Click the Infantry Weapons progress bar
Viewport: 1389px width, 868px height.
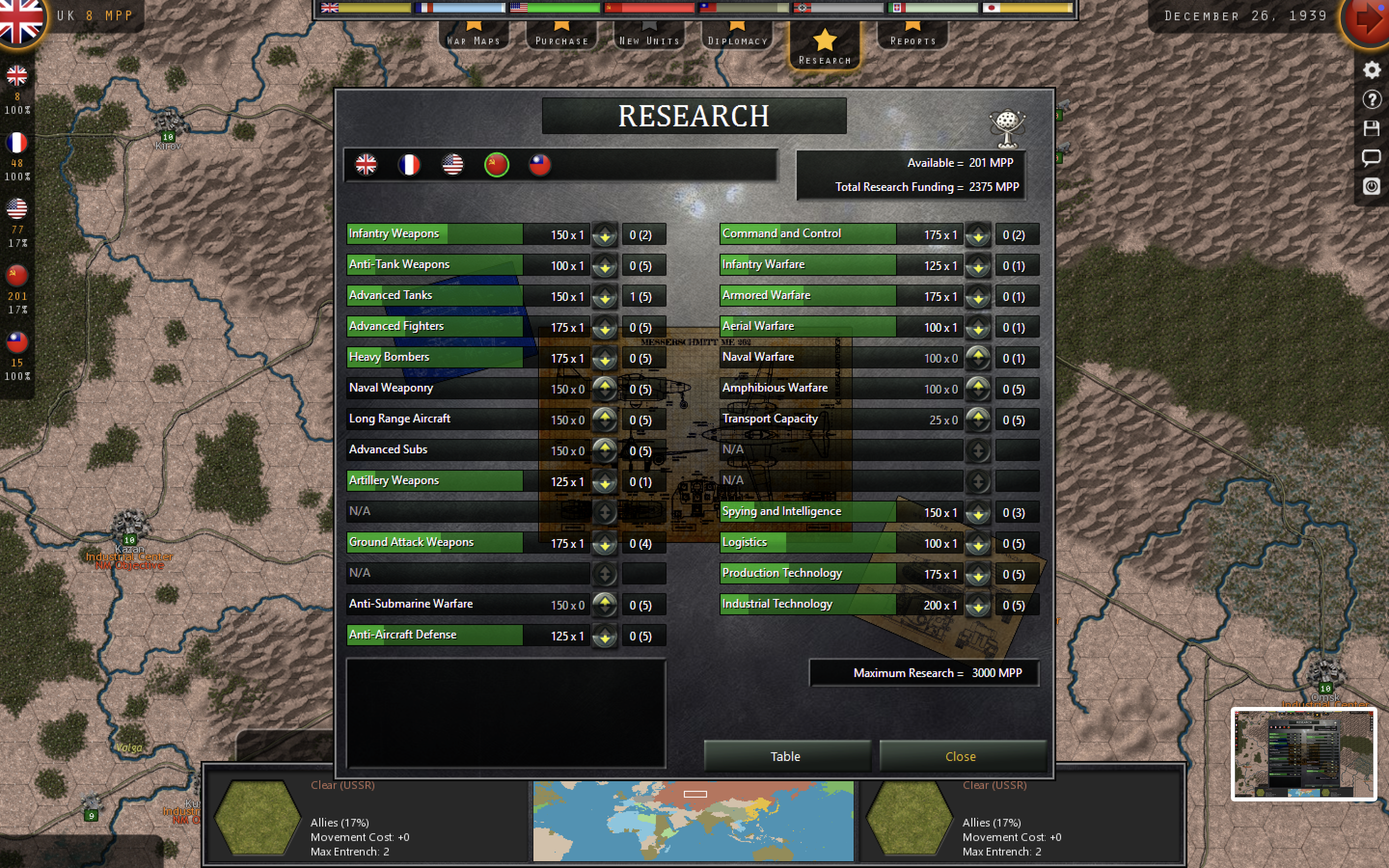tap(435, 234)
